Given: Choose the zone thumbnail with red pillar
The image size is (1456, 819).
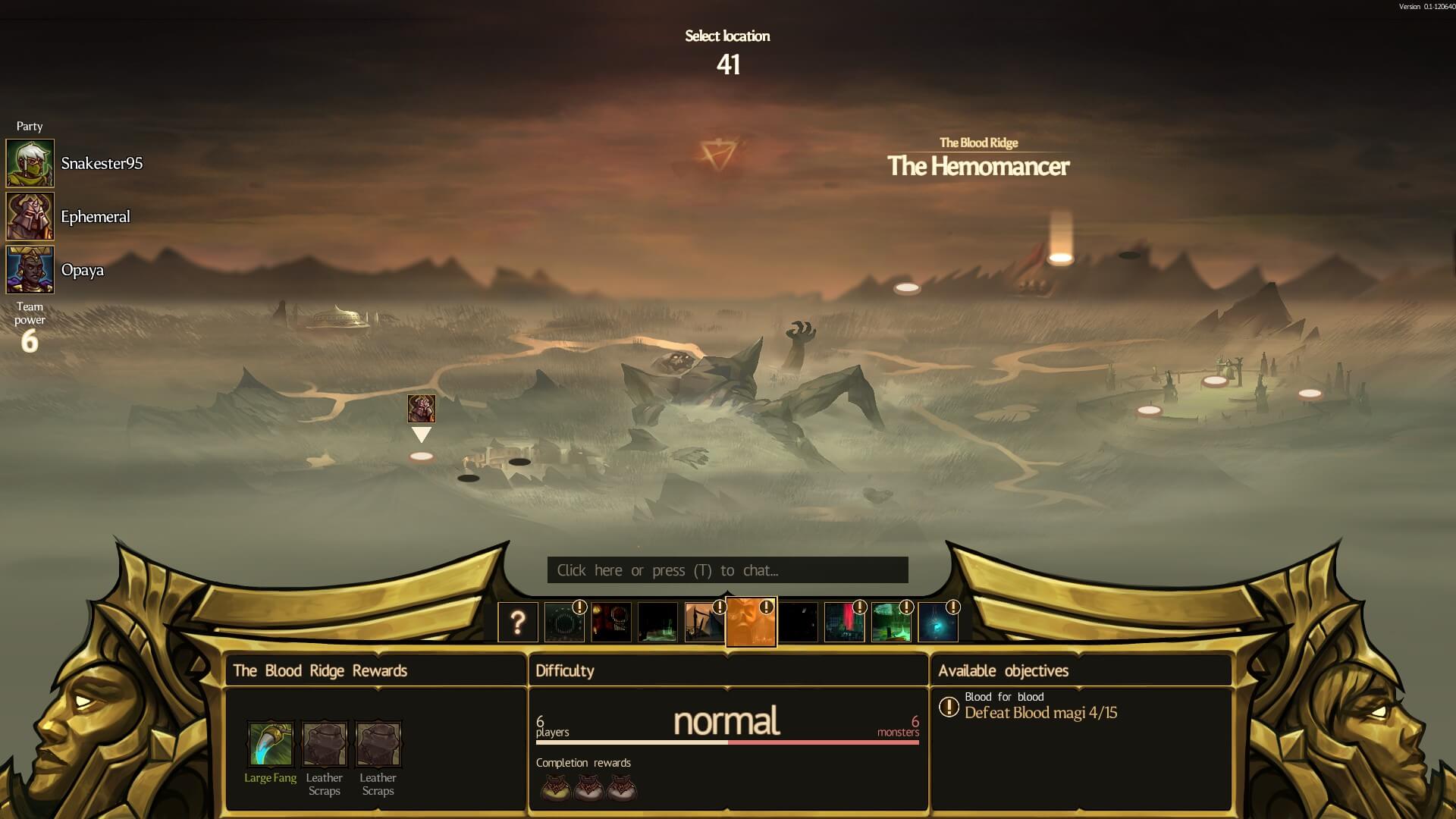Looking at the screenshot, I should click(844, 623).
